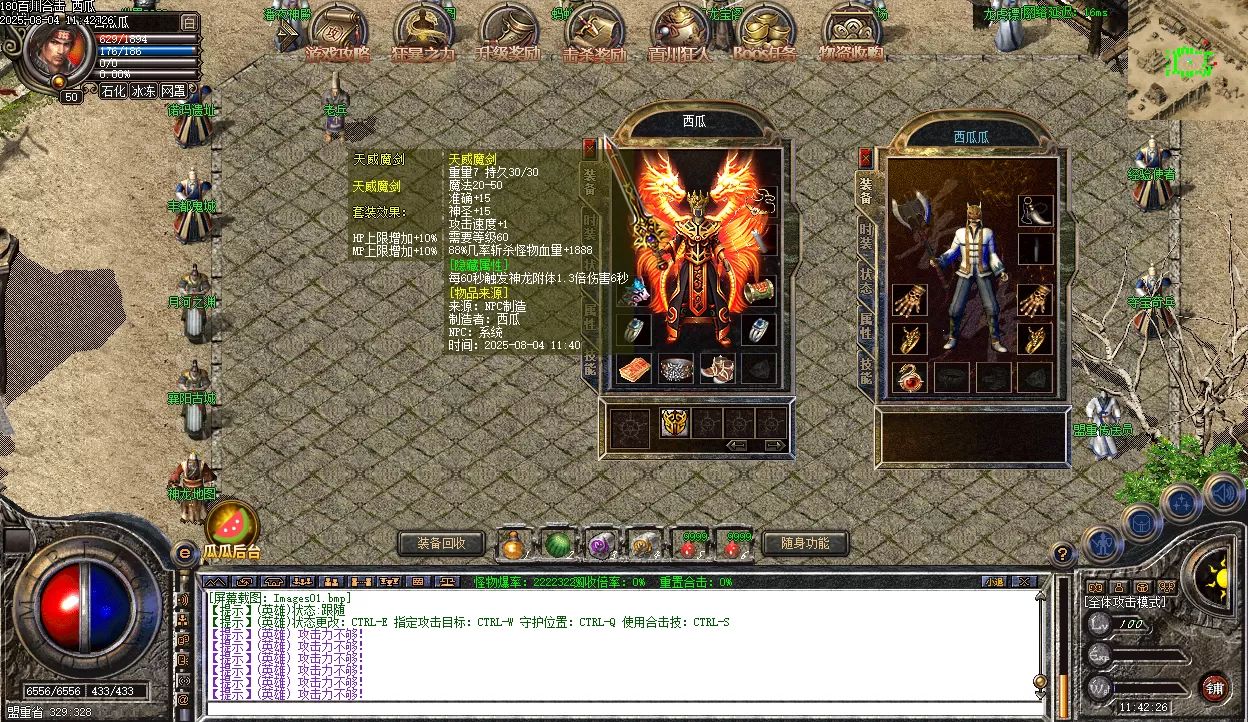The height and width of the screenshot is (722, 1248).
Task: Open hero's 技能 skills tab
Action: pos(865,370)
